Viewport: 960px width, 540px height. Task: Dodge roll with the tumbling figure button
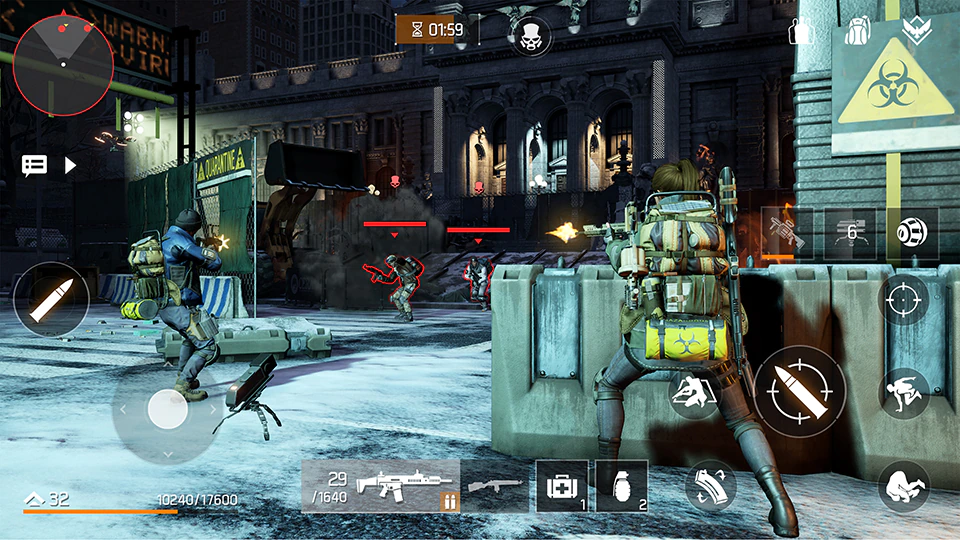click(x=904, y=487)
